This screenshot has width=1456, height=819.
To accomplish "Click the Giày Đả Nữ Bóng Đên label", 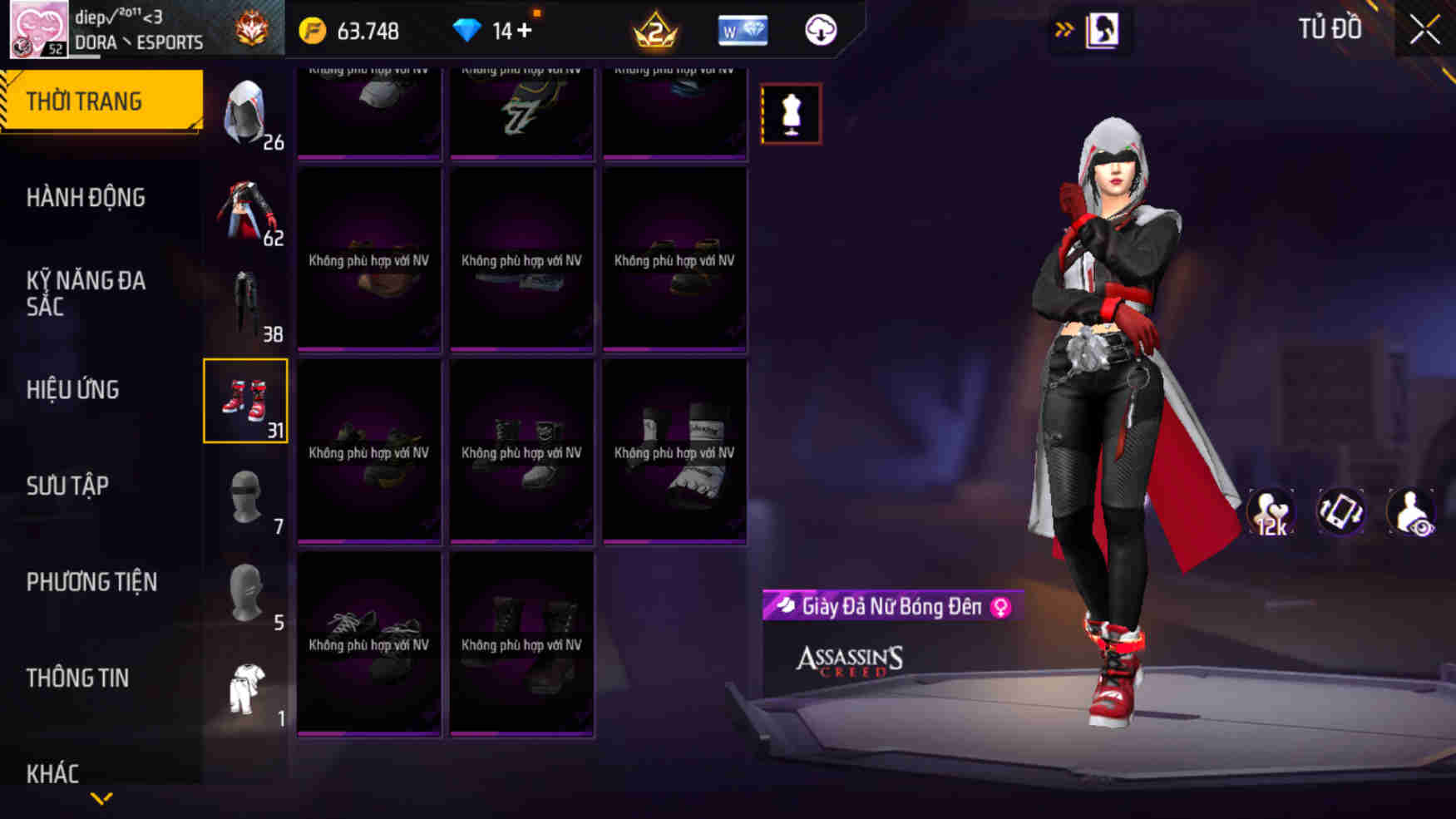I will tap(886, 608).
